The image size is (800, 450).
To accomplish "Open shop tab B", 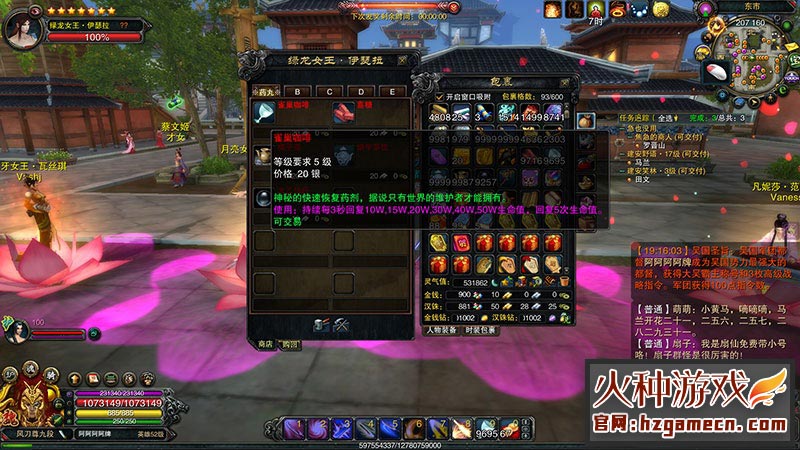I will click(297, 92).
